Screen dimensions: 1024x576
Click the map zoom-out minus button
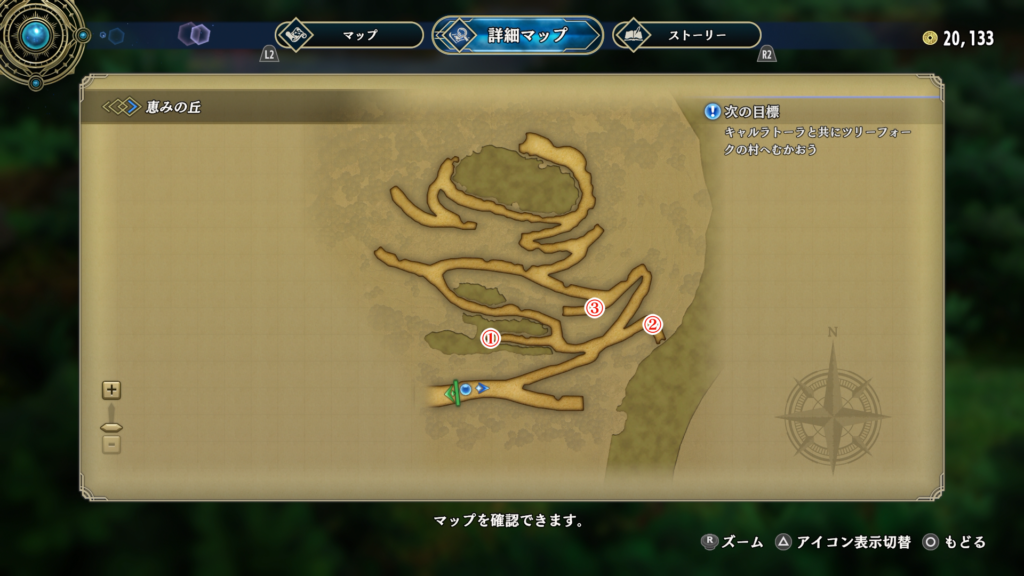111,443
